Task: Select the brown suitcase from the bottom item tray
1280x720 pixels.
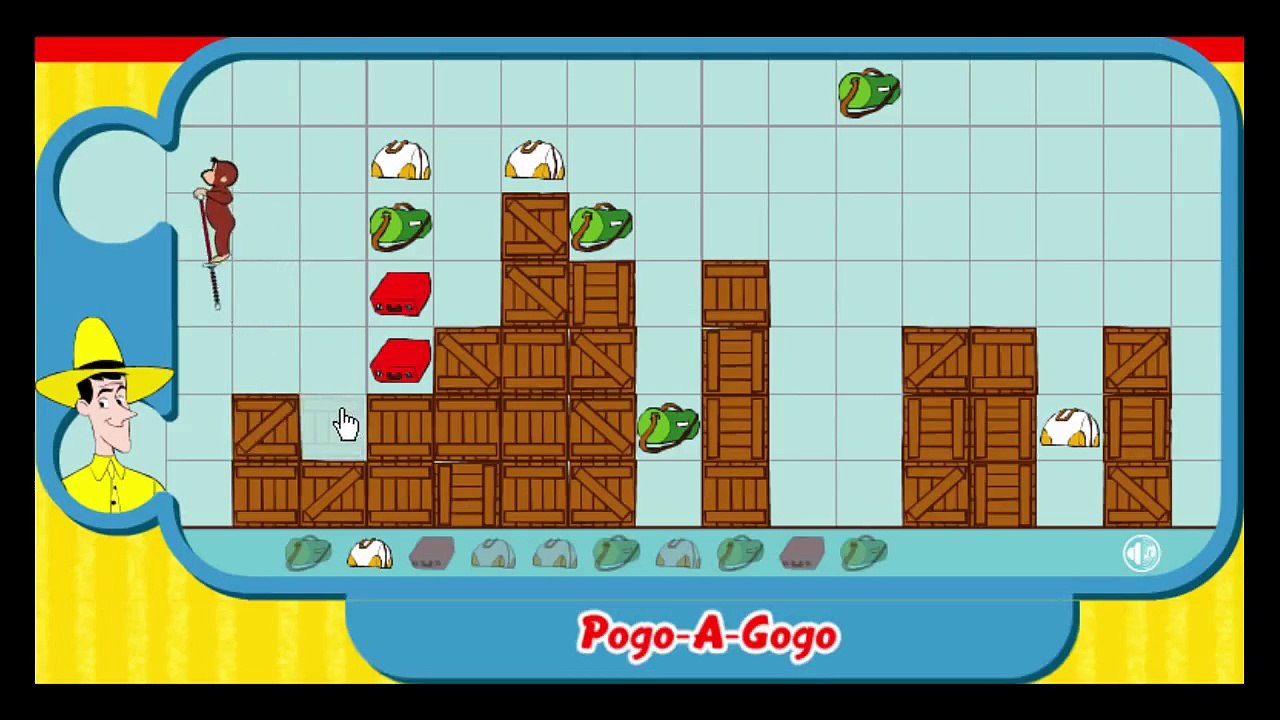Action: 430,555
